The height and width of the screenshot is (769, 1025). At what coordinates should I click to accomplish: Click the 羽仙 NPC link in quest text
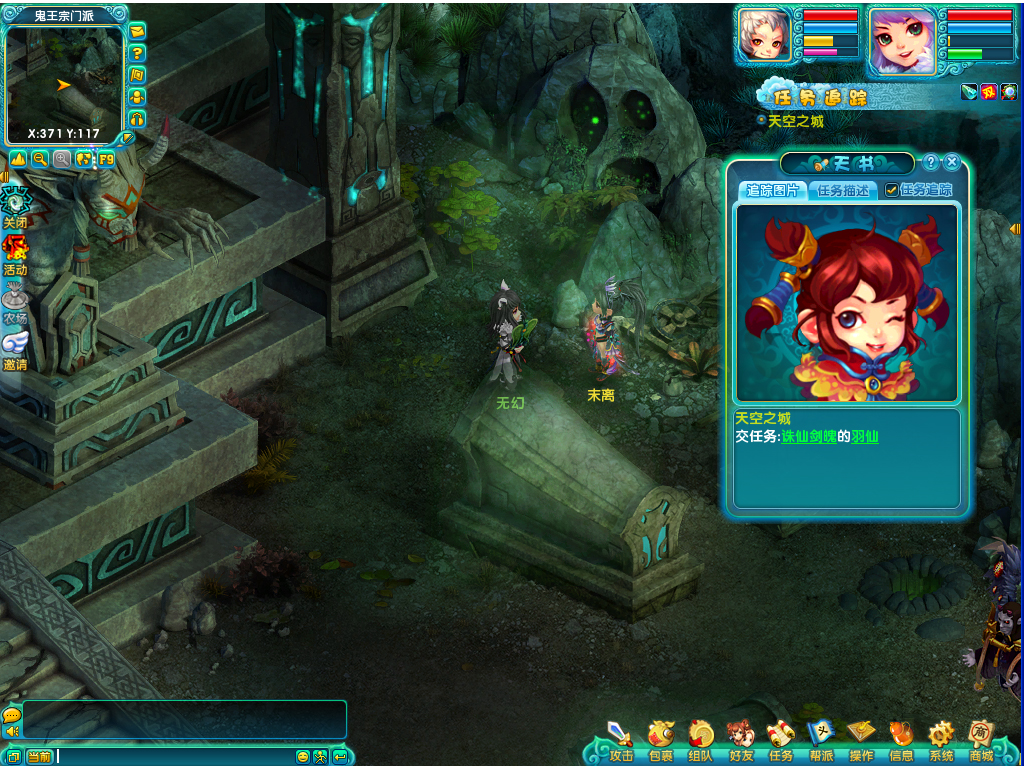point(864,437)
